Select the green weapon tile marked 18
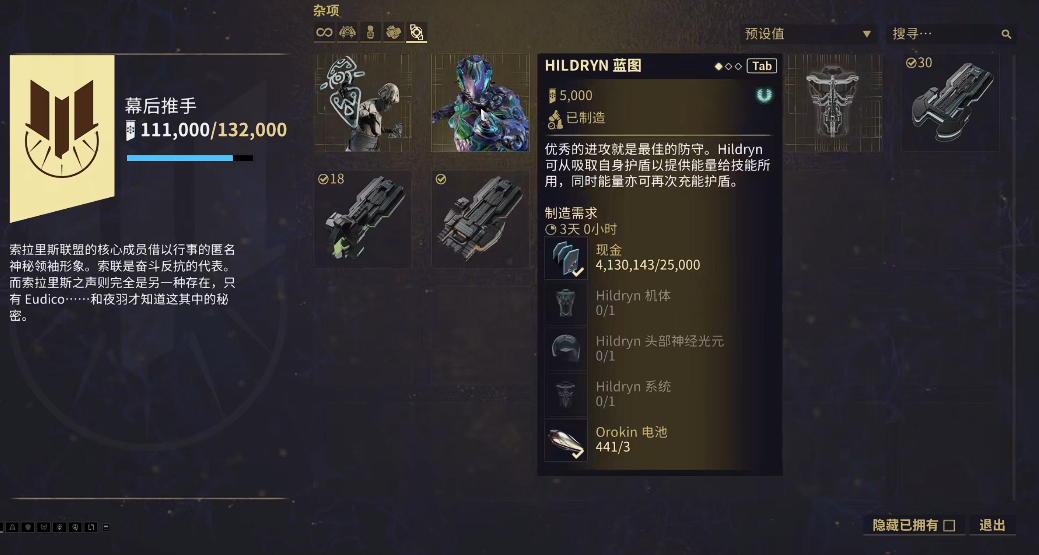This screenshot has height=555, width=1039. pos(363,218)
